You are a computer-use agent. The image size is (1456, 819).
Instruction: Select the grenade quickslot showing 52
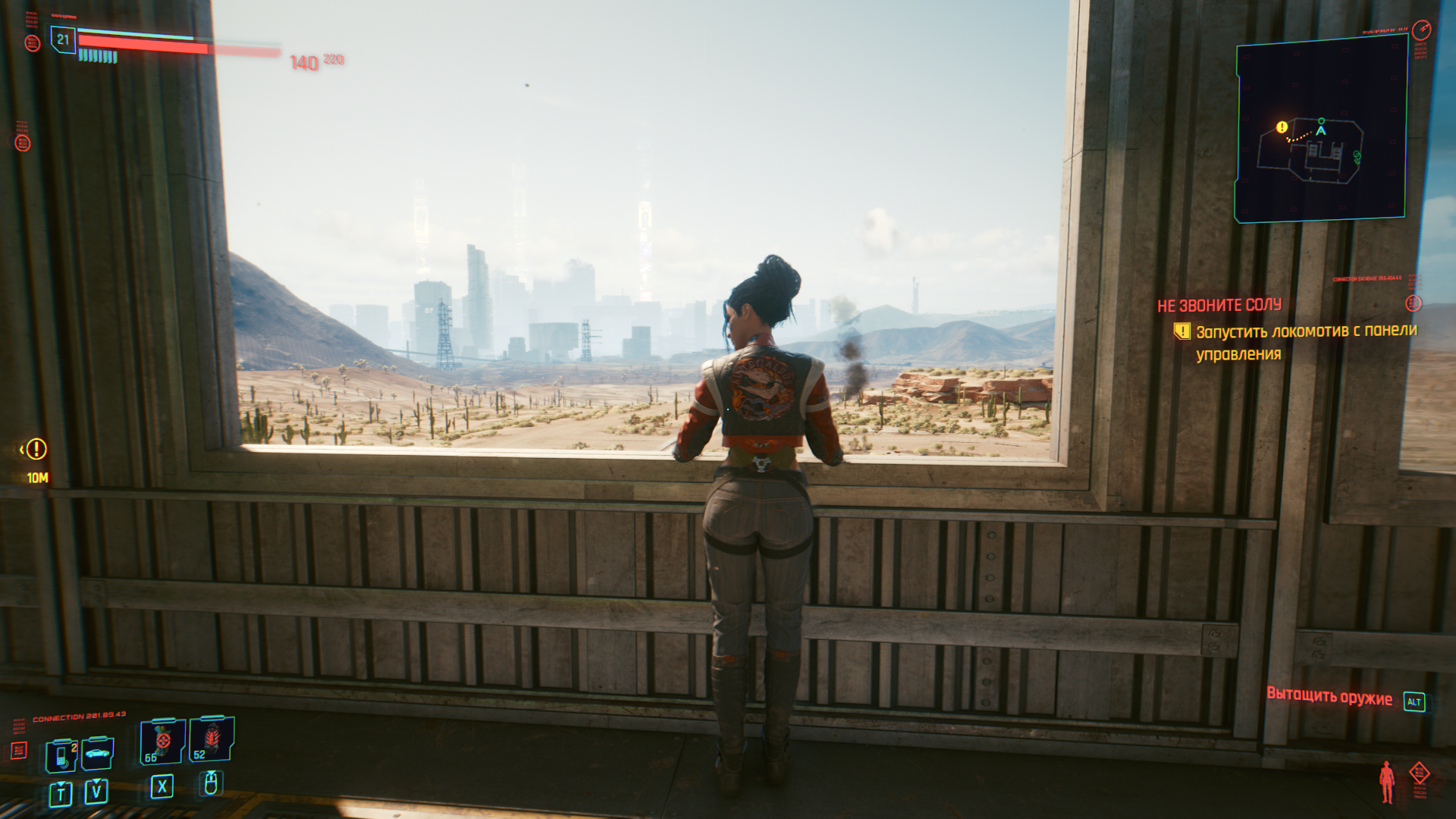[210, 739]
